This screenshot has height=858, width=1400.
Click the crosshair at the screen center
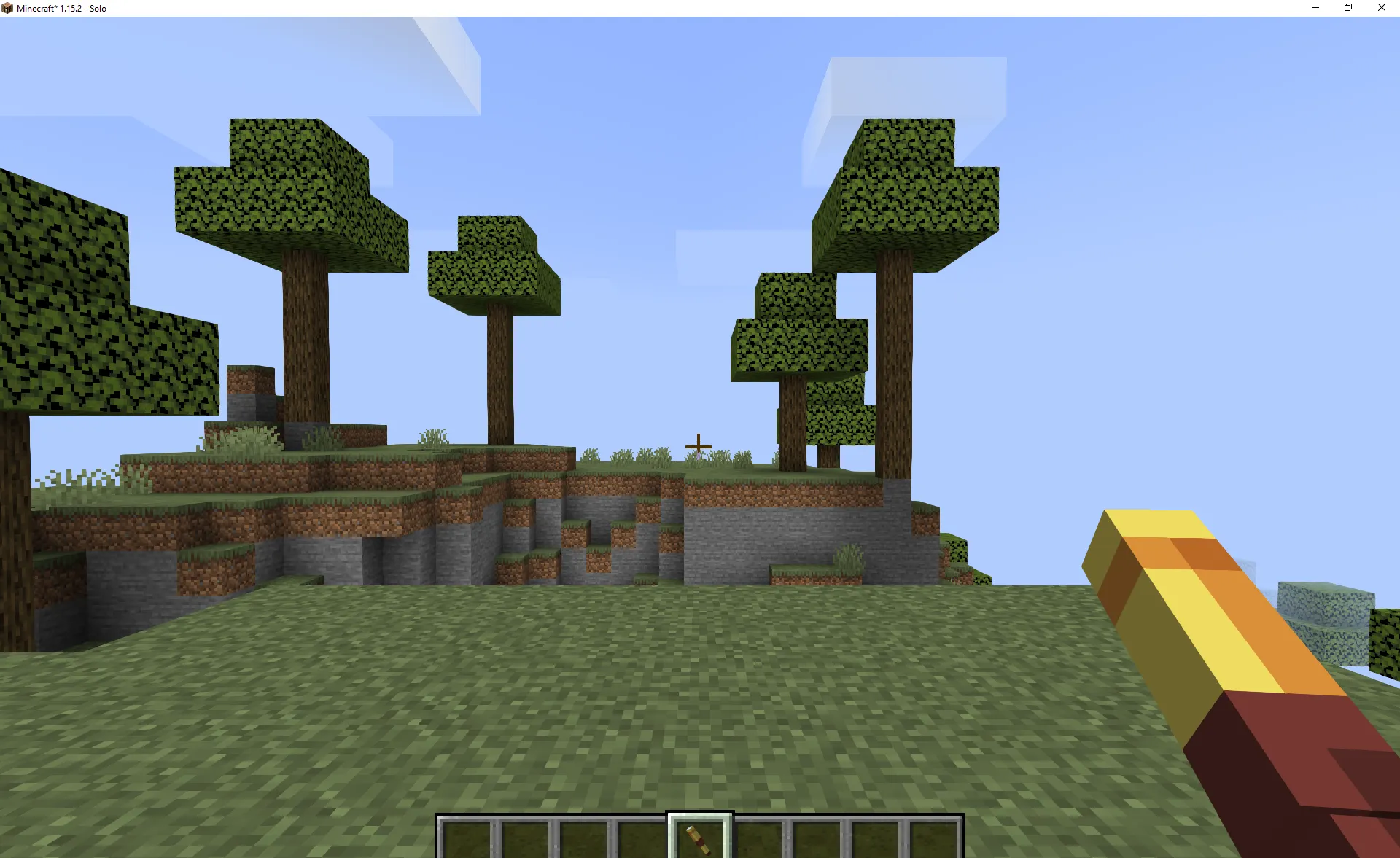click(x=698, y=445)
